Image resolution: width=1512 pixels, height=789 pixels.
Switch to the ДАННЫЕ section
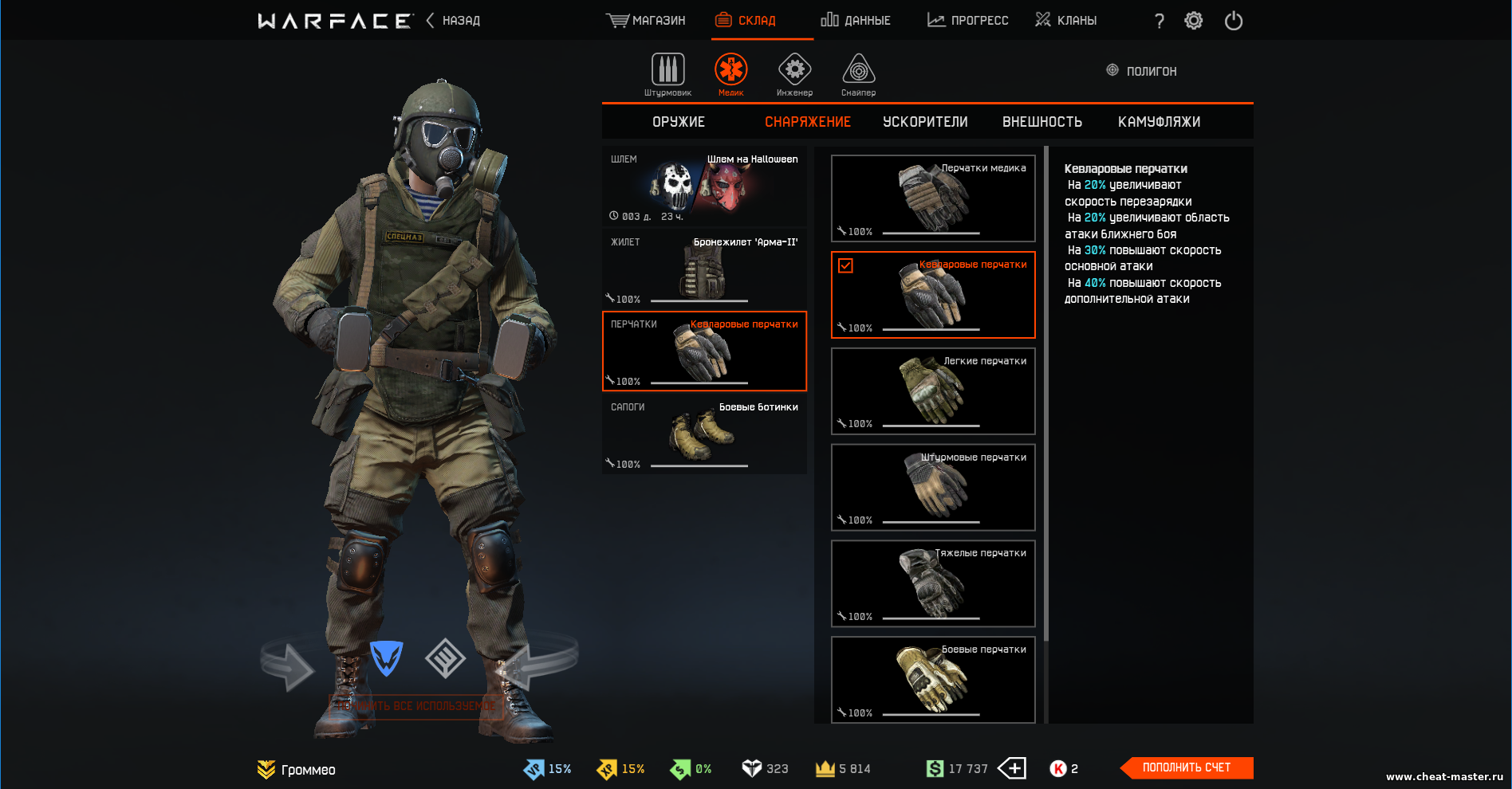point(856,21)
